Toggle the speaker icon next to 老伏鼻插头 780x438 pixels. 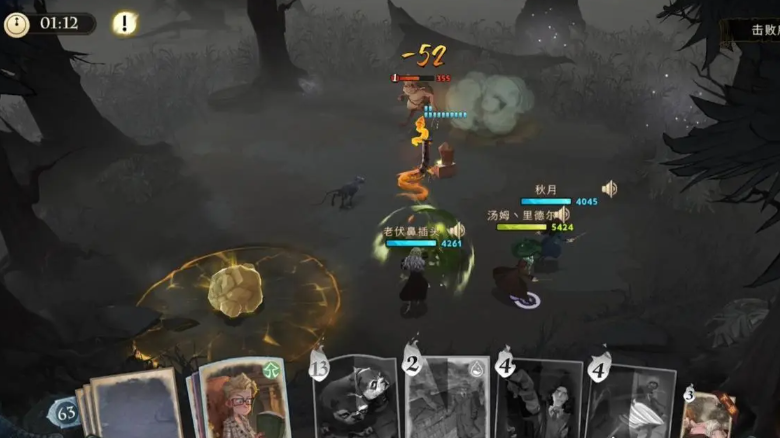tap(457, 231)
